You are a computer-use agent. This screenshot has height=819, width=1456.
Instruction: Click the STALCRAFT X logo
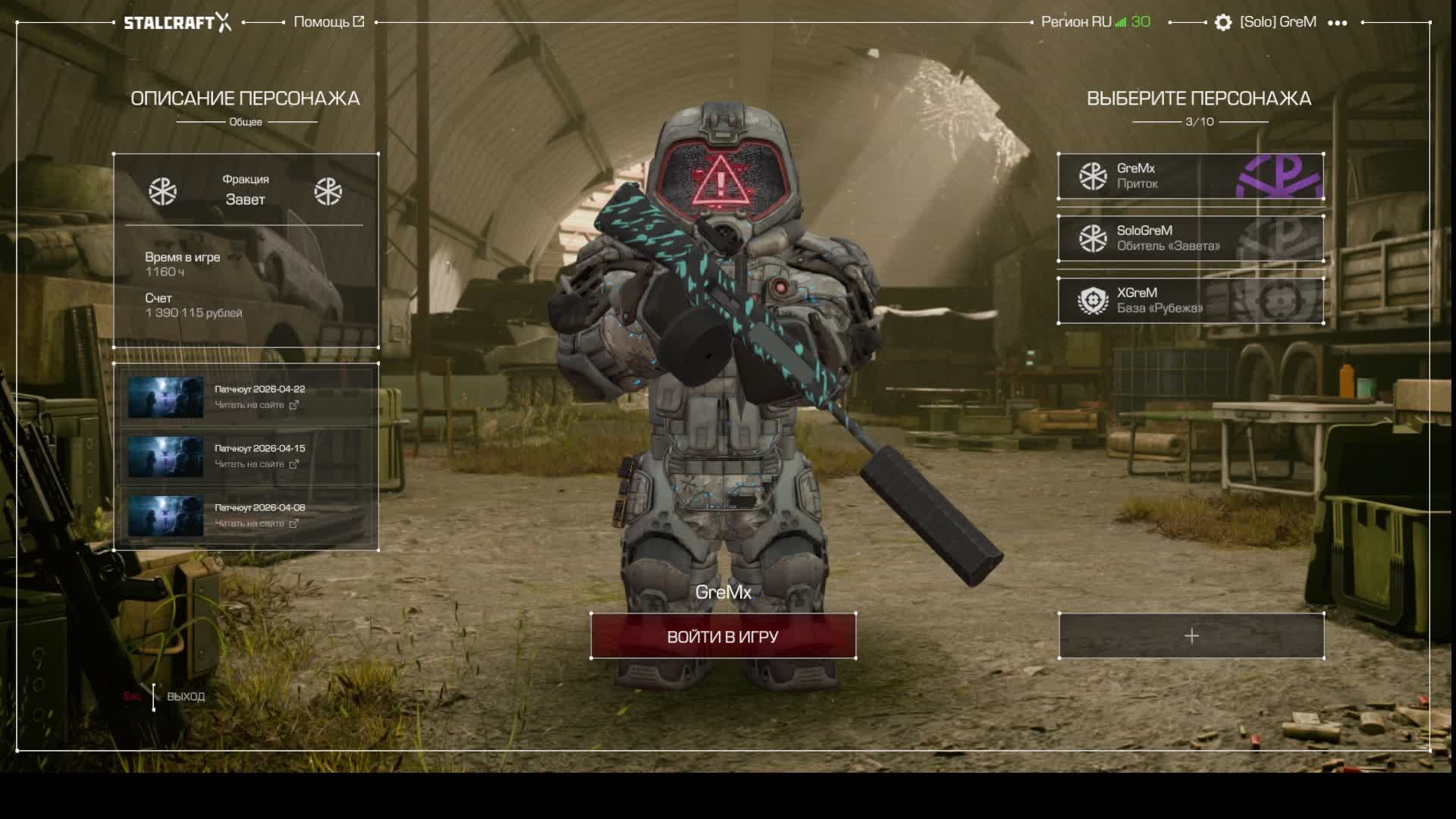[x=177, y=22]
